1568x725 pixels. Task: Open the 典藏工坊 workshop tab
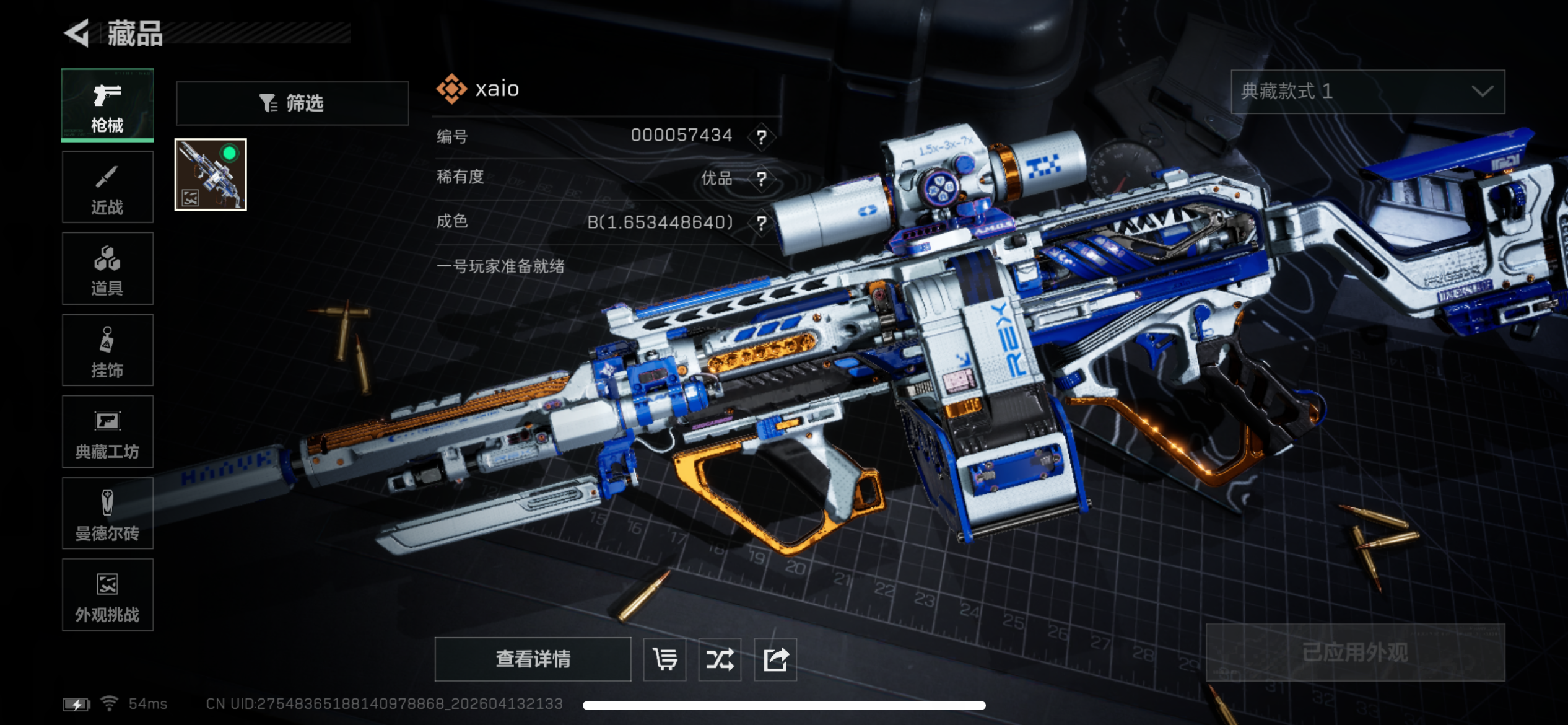pyautogui.click(x=107, y=432)
